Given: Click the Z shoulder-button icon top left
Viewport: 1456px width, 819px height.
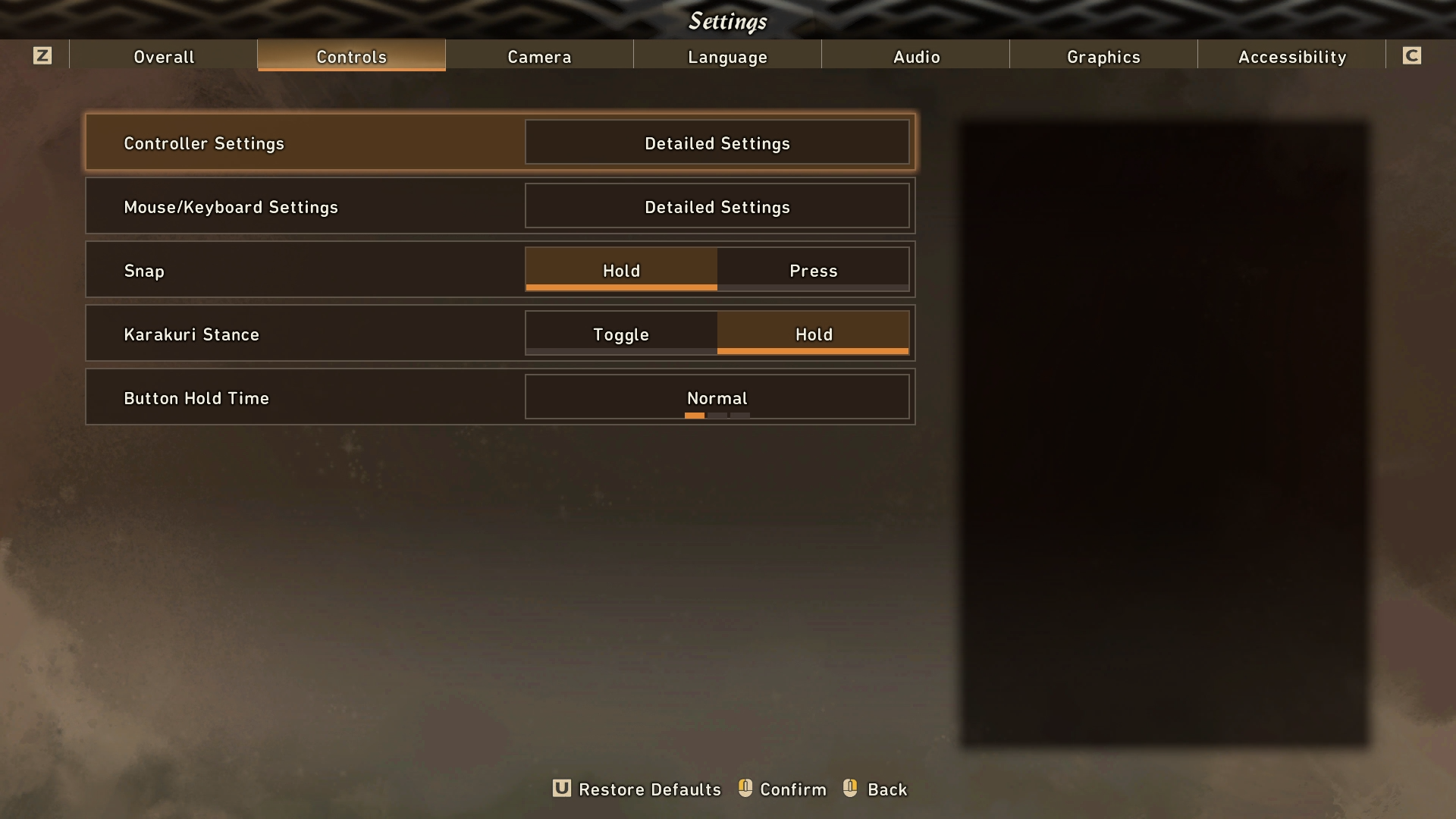Looking at the screenshot, I should [x=43, y=55].
